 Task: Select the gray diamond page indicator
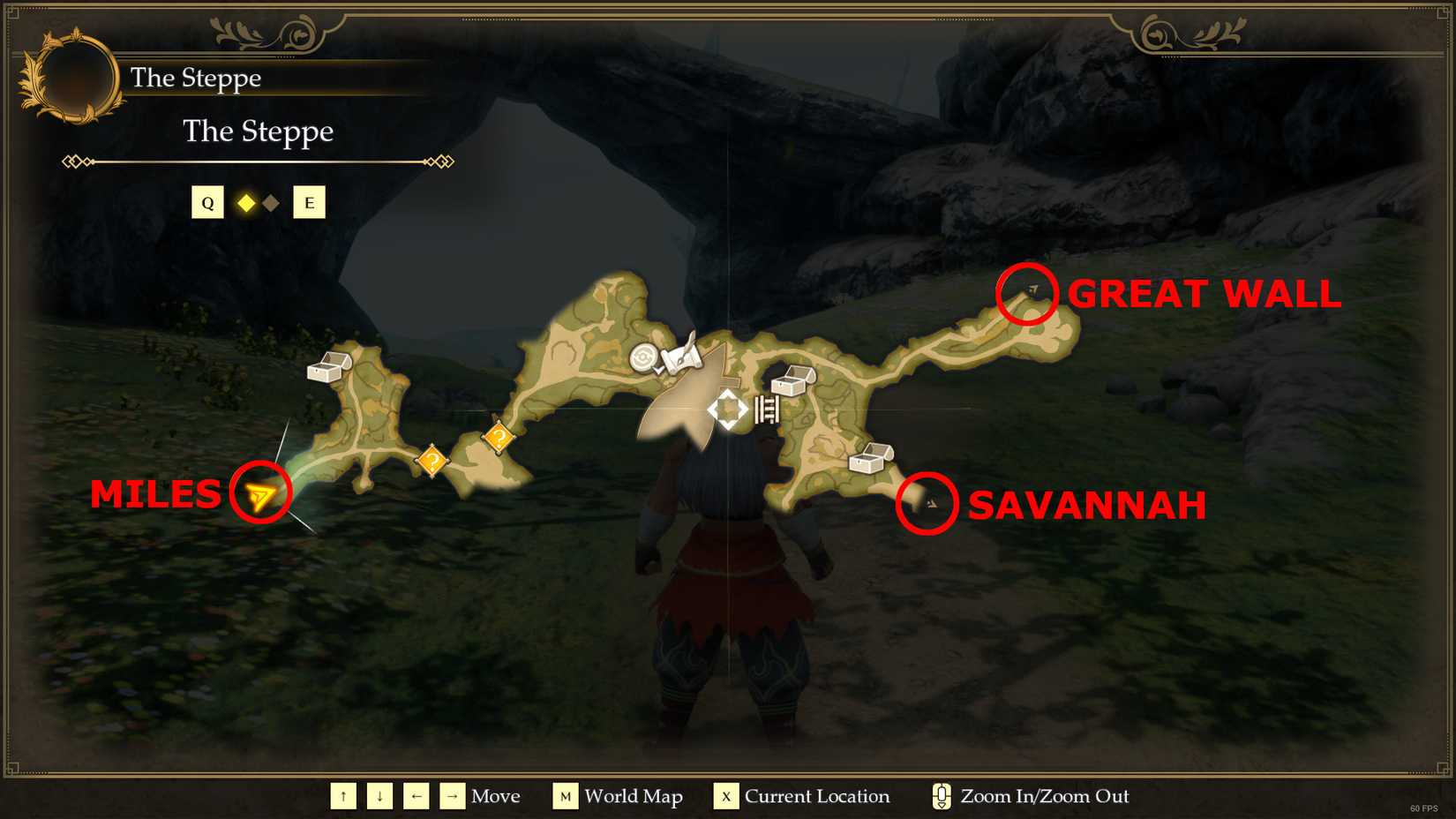[271, 202]
